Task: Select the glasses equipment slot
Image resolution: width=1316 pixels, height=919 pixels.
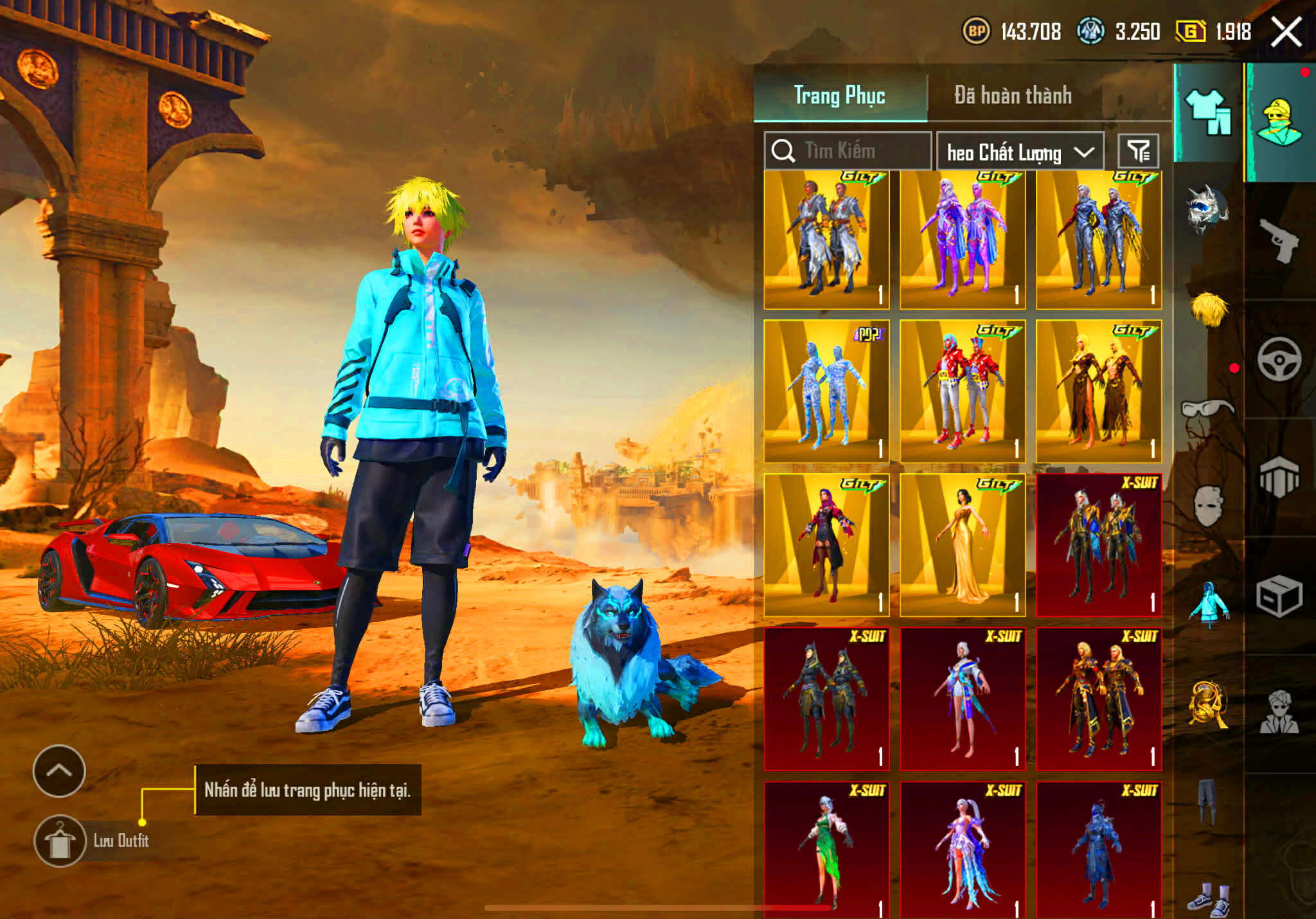Action: pyautogui.click(x=1207, y=408)
